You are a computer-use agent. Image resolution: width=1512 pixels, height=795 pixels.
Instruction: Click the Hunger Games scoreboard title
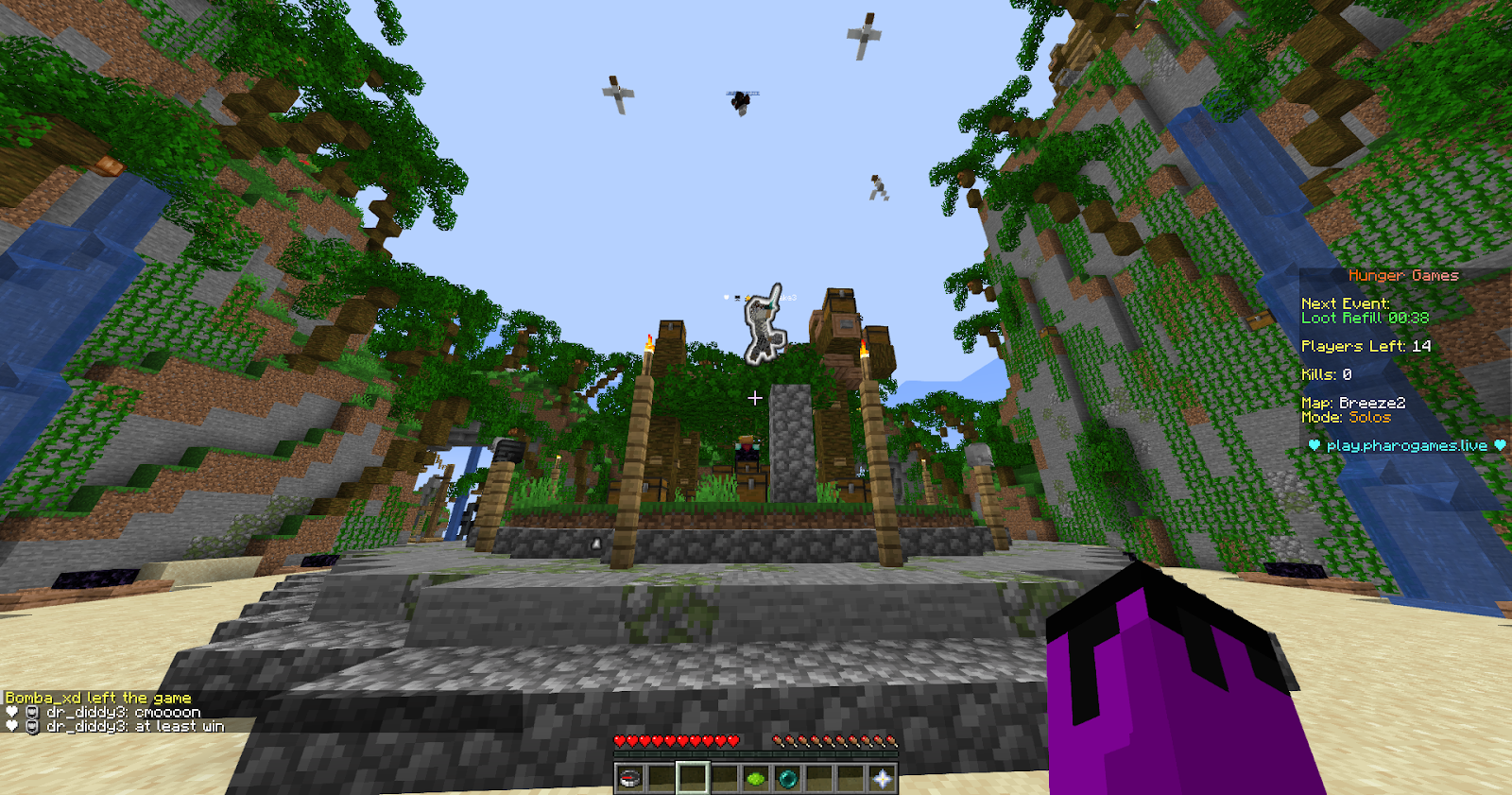(x=1402, y=275)
